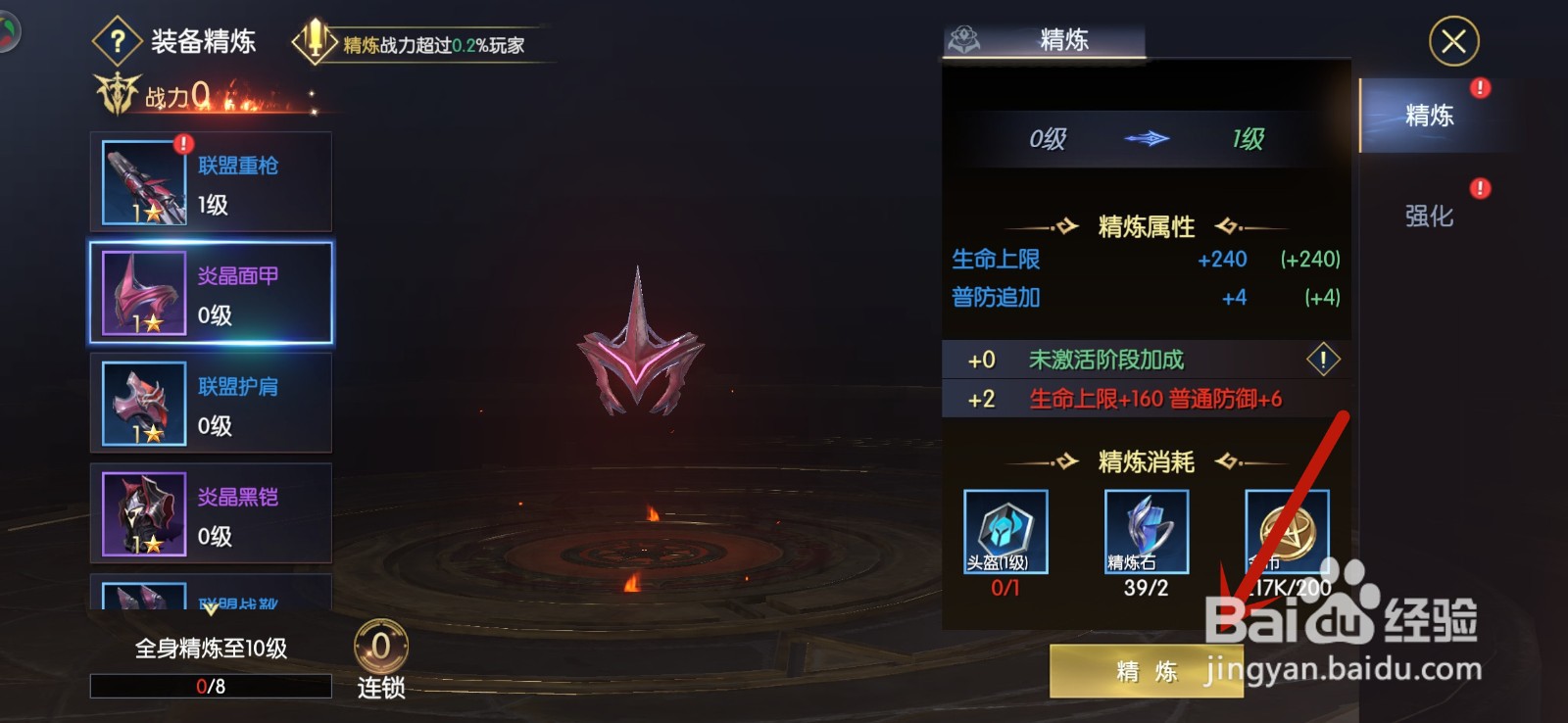Select the 炎晶黑铠 equipment entry

pyautogui.click(x=210, y=513)
